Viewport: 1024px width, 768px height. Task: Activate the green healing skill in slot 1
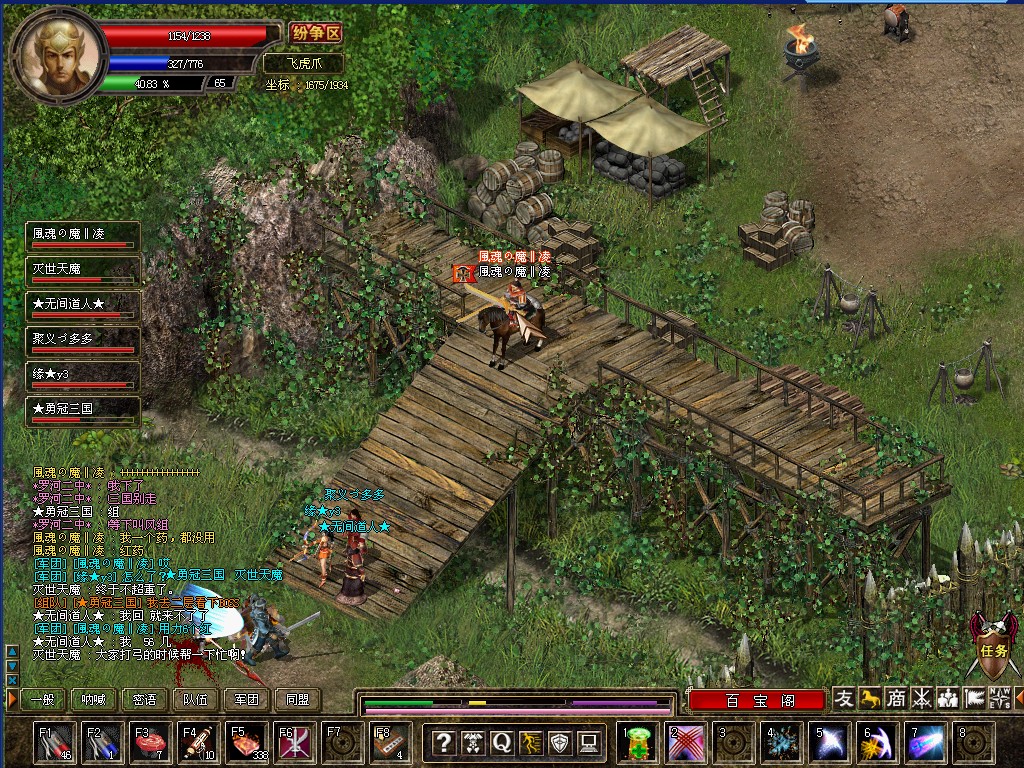637,743
